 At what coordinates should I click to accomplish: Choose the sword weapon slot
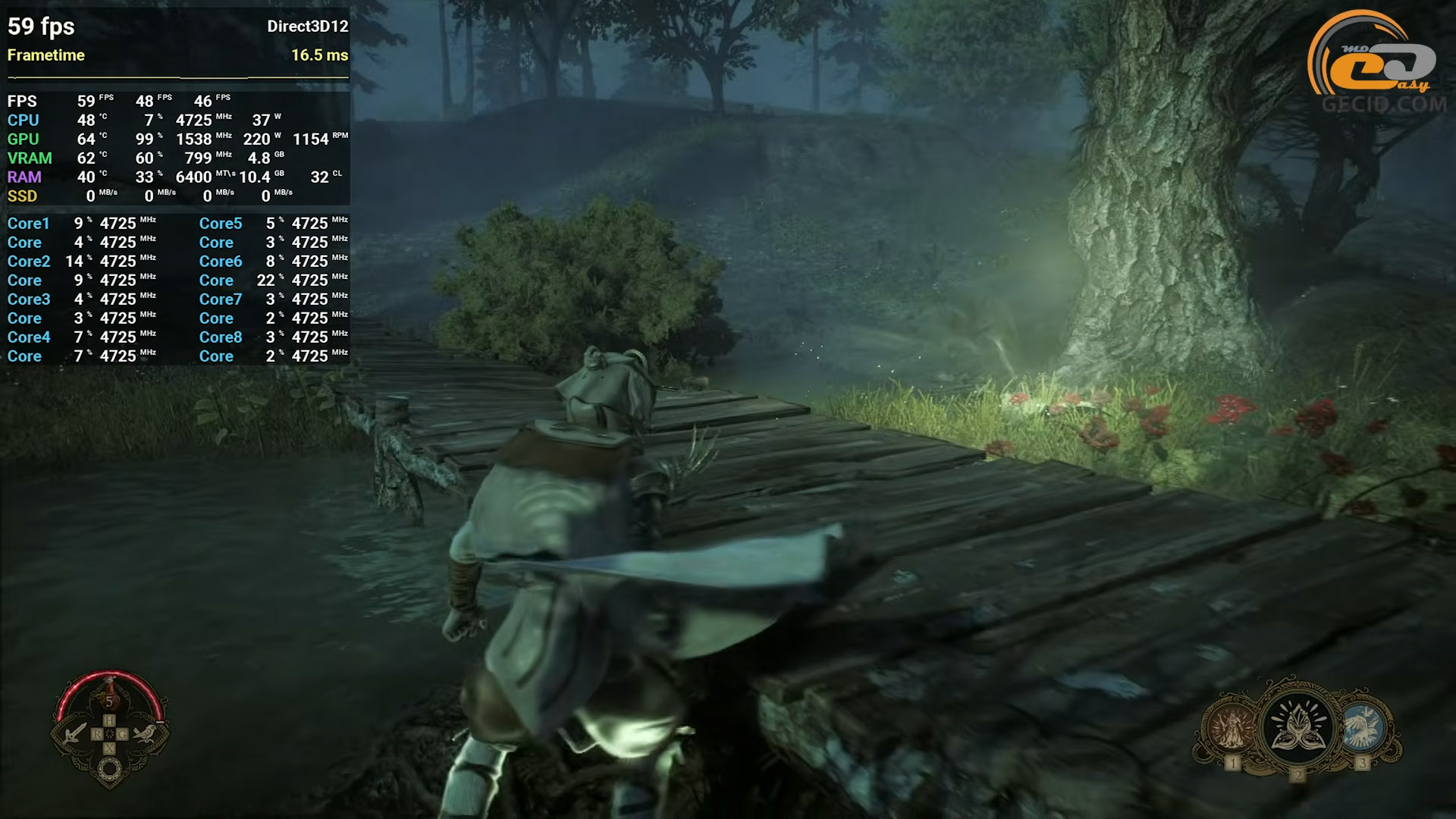pos(75,733)
